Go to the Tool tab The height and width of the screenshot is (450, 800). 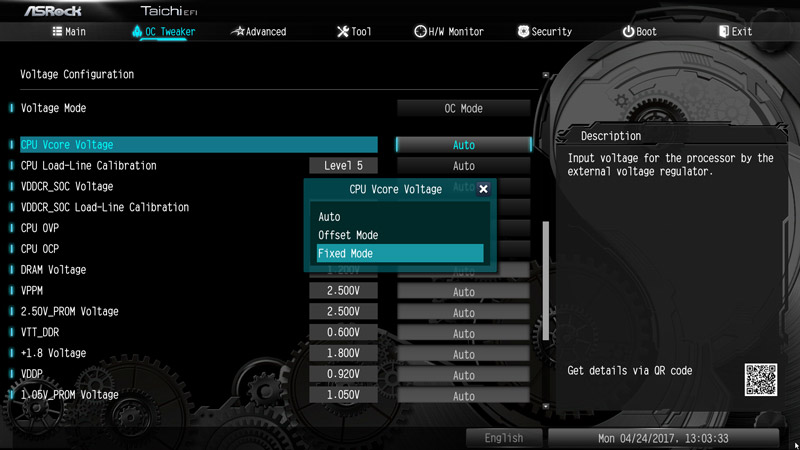pyautogui.click(x=354, y=32)
